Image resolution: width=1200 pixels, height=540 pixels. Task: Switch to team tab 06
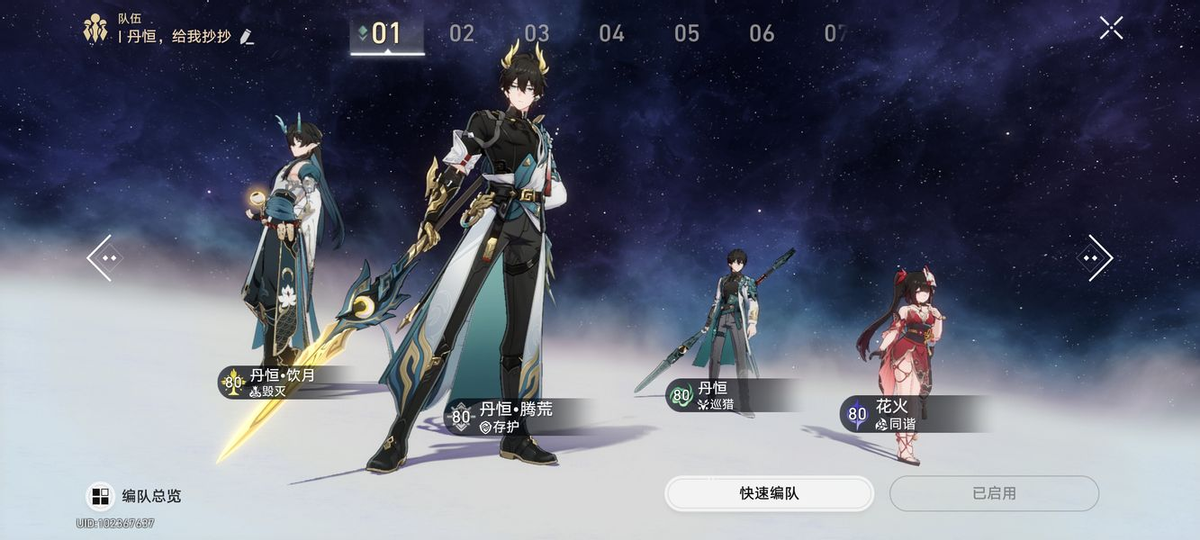click(x=762, y=34)
